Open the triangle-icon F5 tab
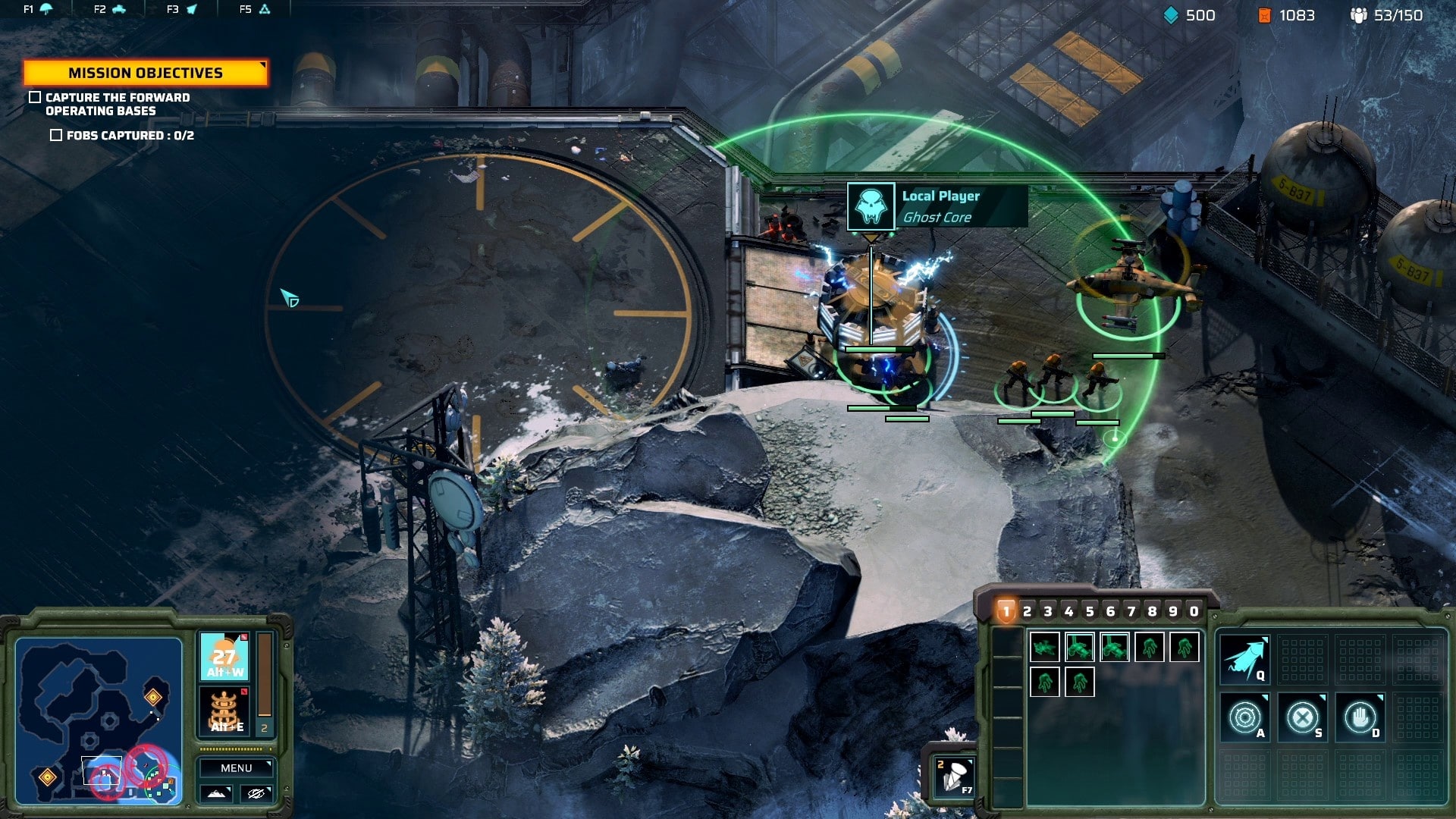The width and height of the screenshot is (1456, 819). [x=255, y=9]
